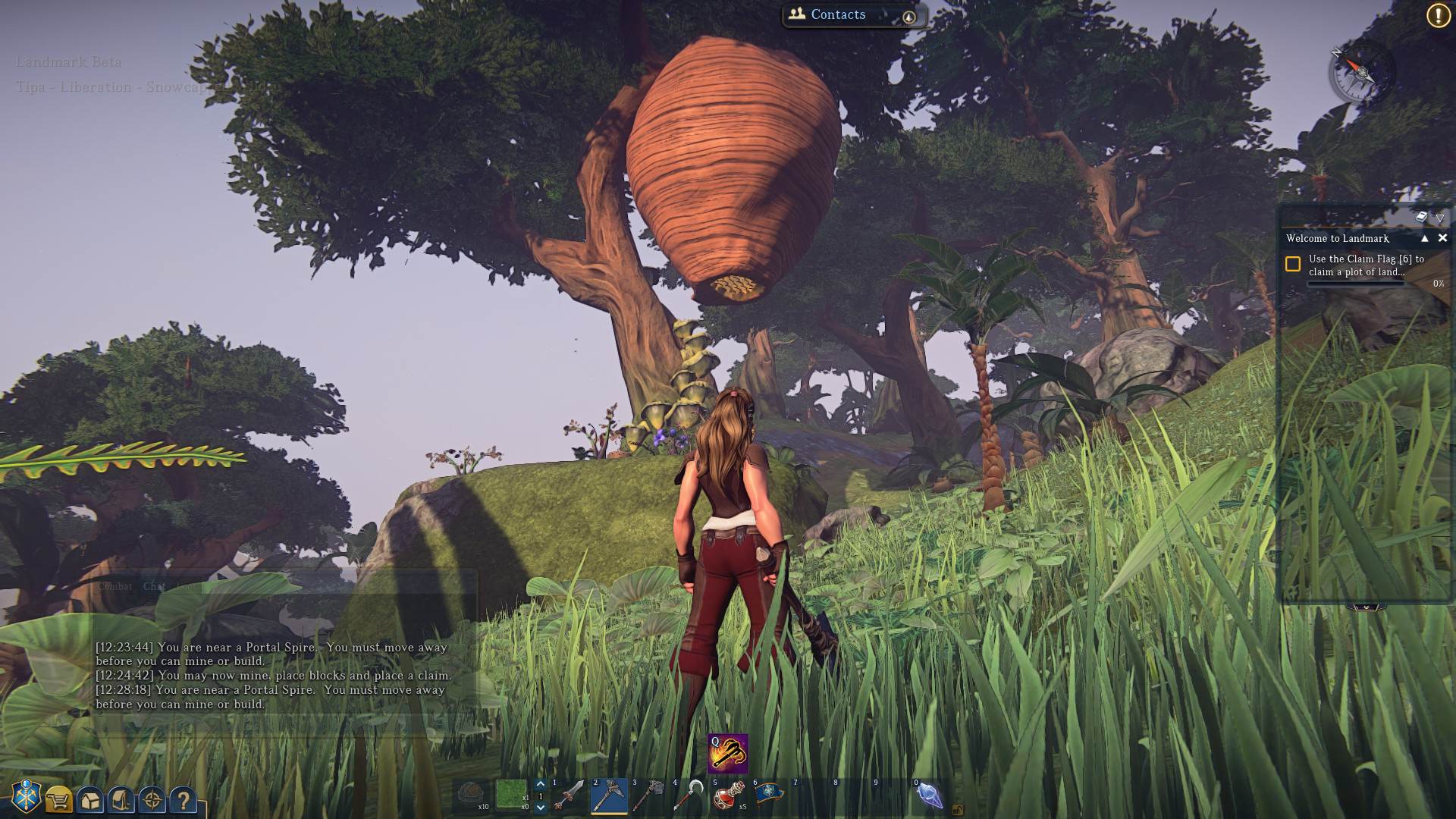Select the pickaxe in hotbar slot 2
The height and width of the screenshot is (819, 1456).
[609, 795]
